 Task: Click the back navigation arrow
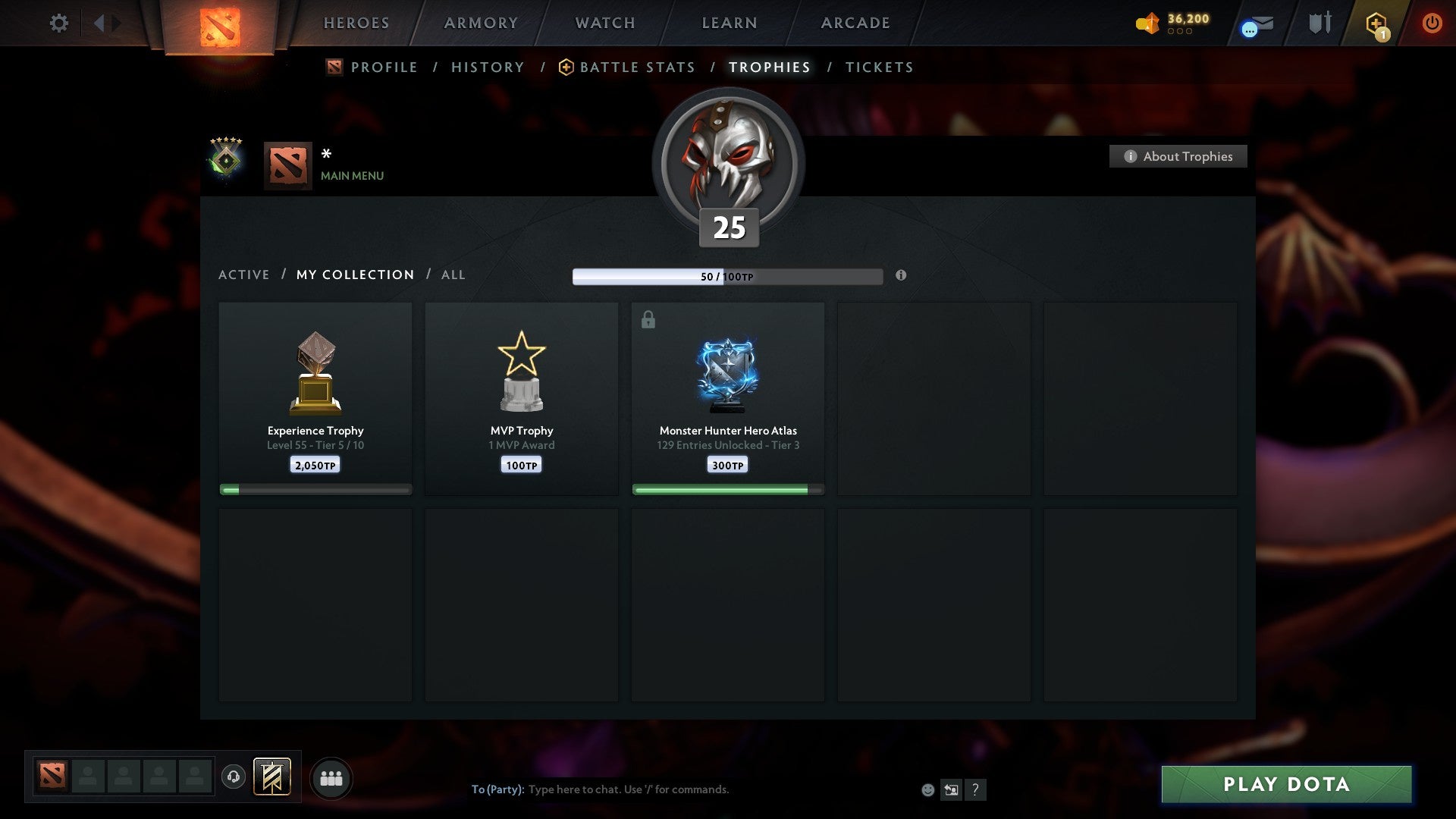tap(99, 23)
